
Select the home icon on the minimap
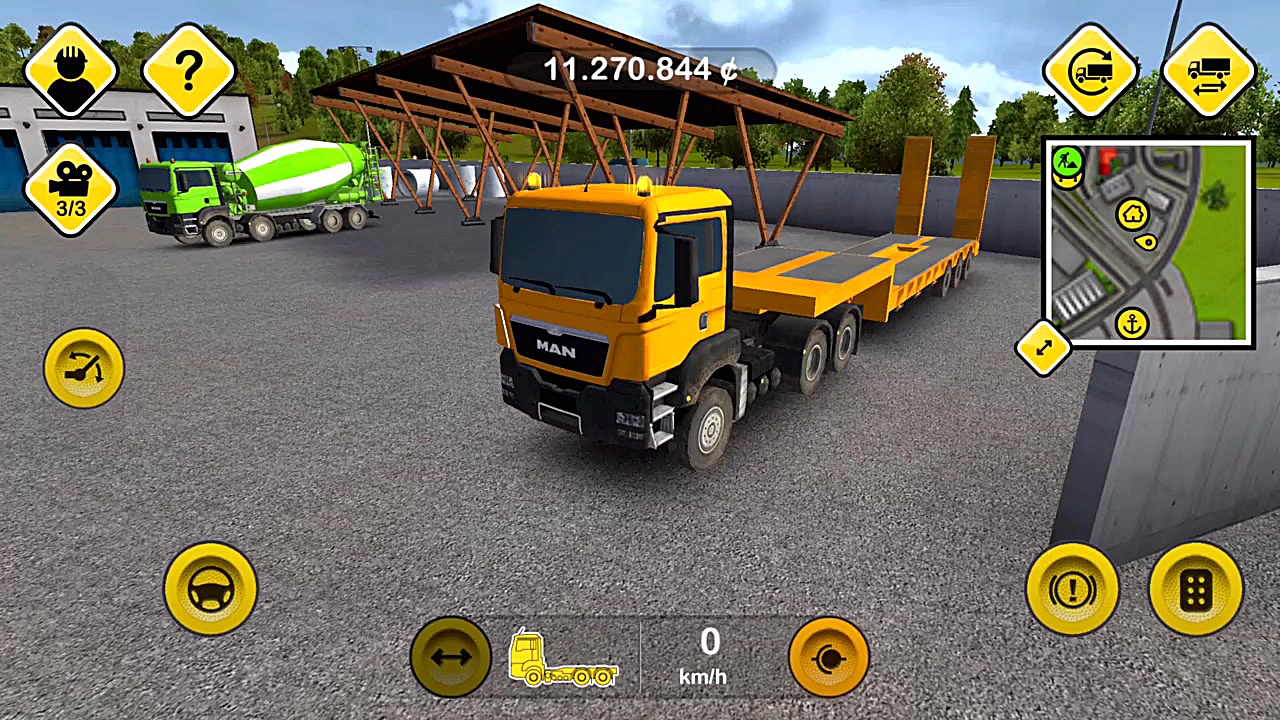pos(1135,213)
